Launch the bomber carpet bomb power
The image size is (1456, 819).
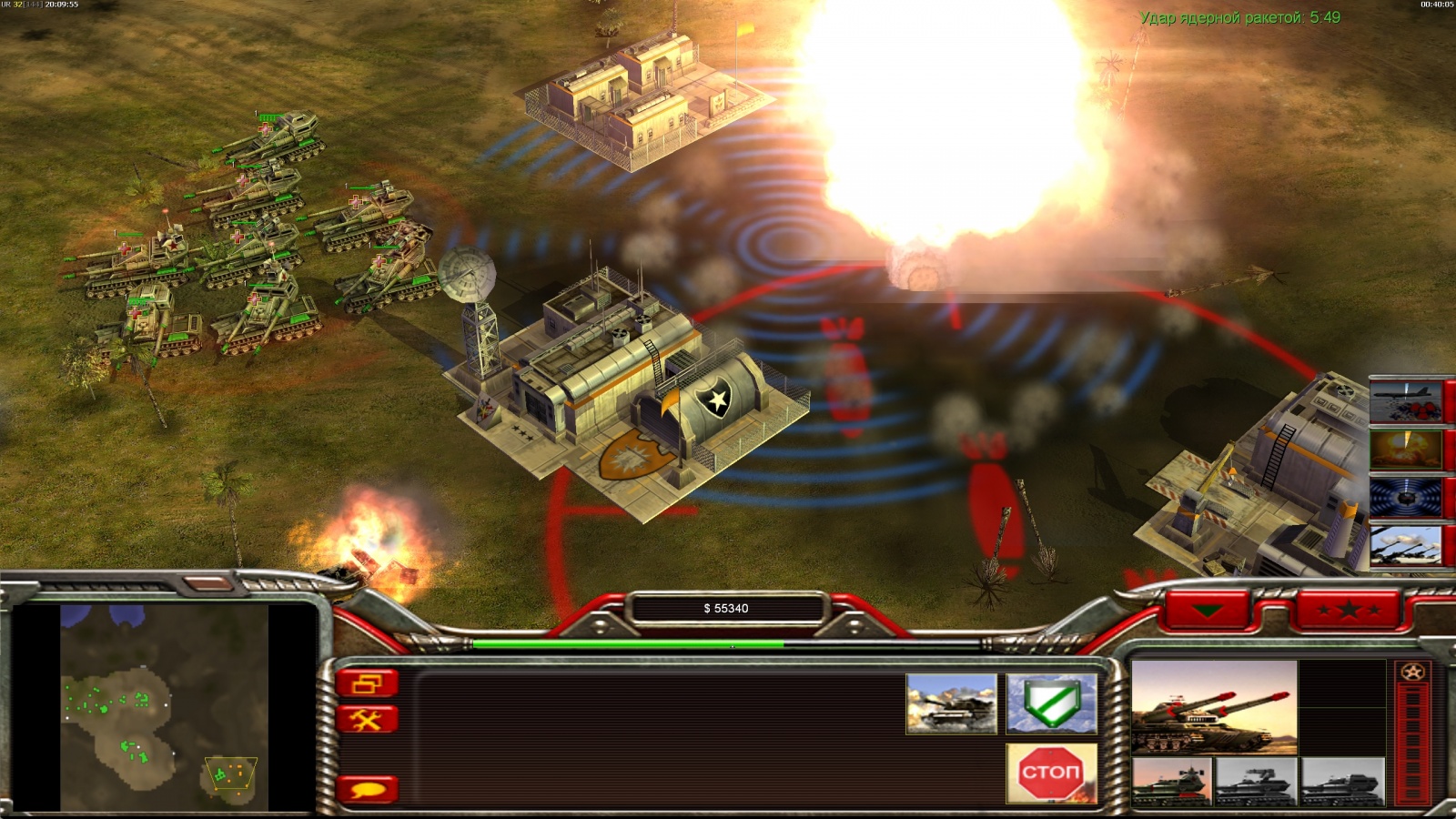(x=1406, y=401)
